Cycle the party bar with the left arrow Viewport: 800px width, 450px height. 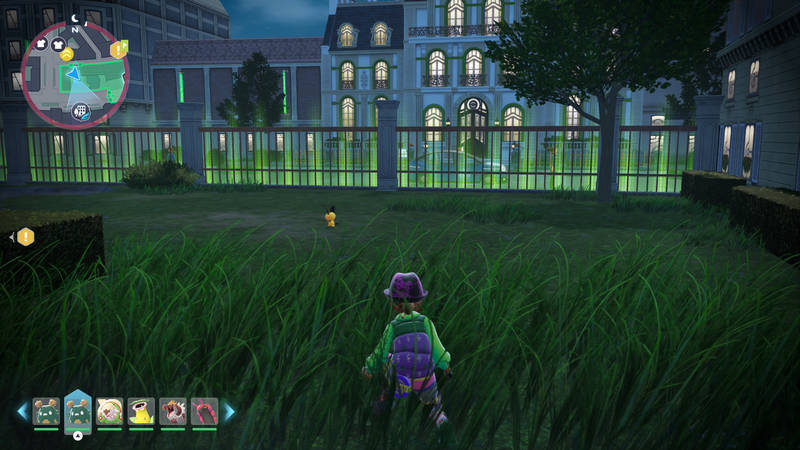(22, 411)
